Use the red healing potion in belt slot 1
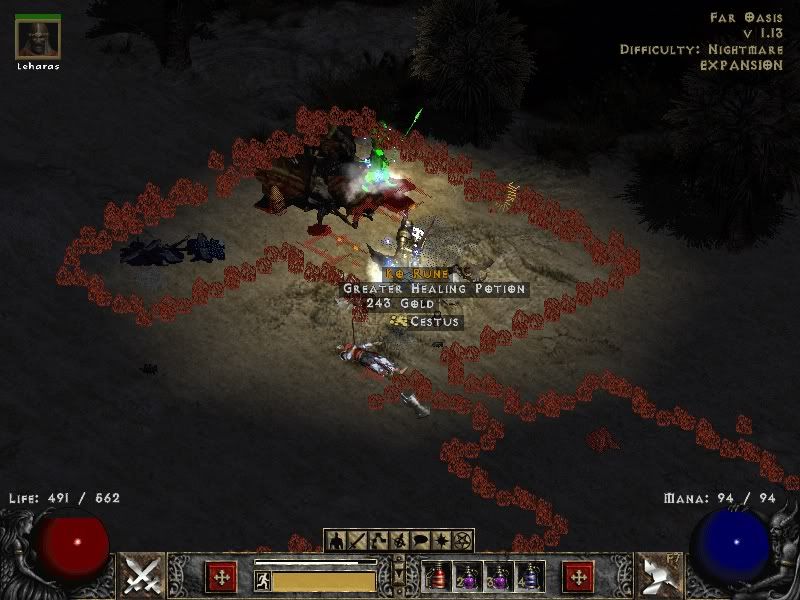The height and width of the screenshot is (600, 800). click(x=436, y=577)
